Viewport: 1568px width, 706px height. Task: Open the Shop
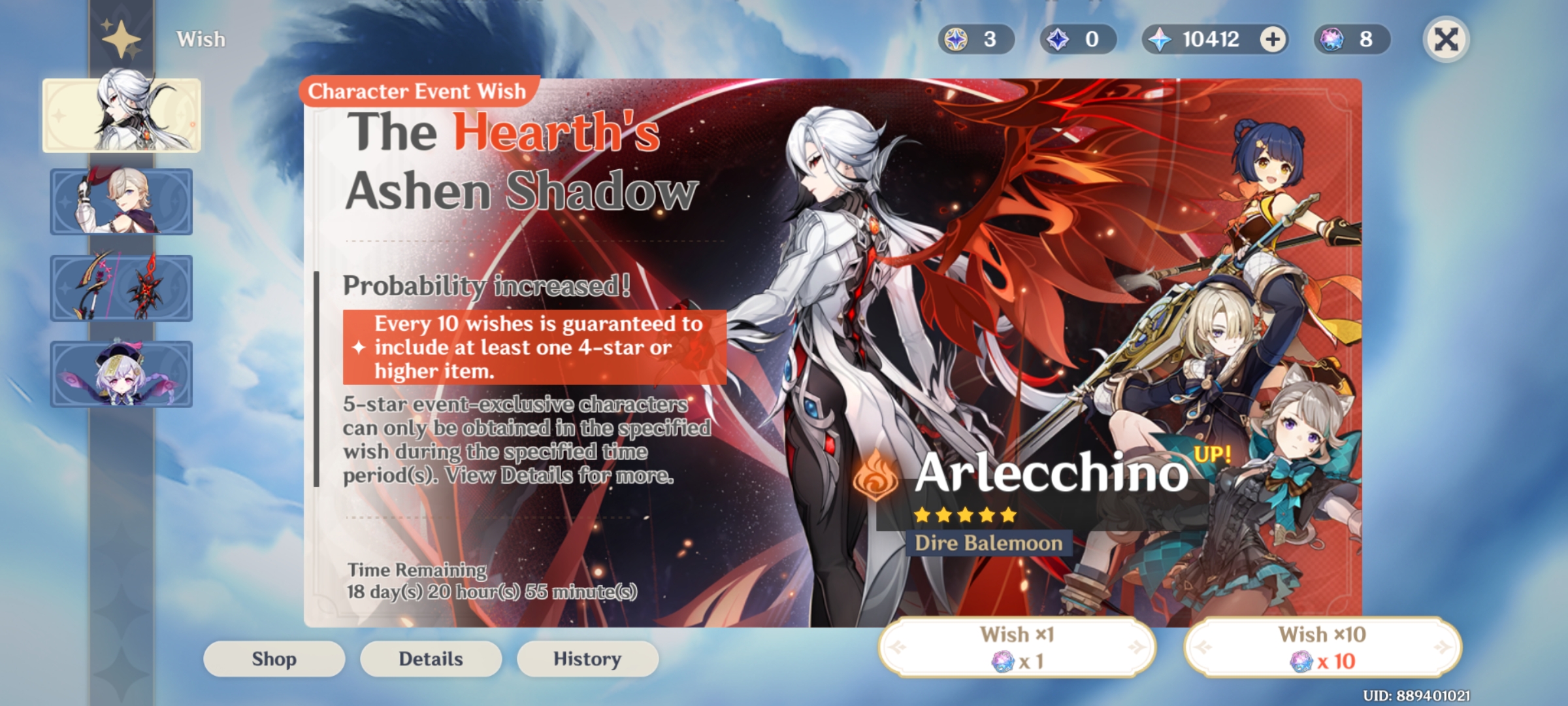273,659
